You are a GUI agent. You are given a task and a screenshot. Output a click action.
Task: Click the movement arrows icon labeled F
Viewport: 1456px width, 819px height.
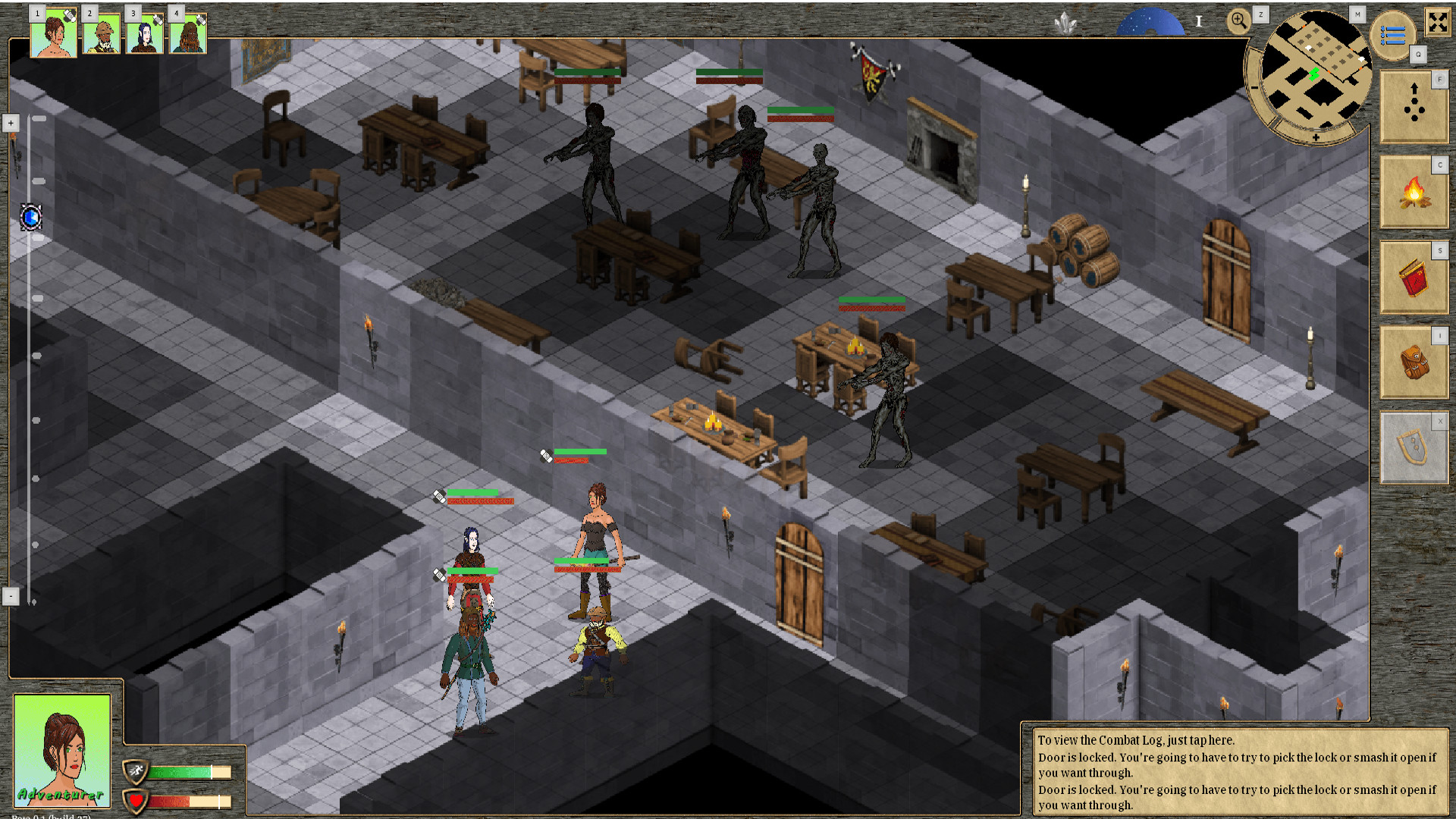pos(1413,107)
